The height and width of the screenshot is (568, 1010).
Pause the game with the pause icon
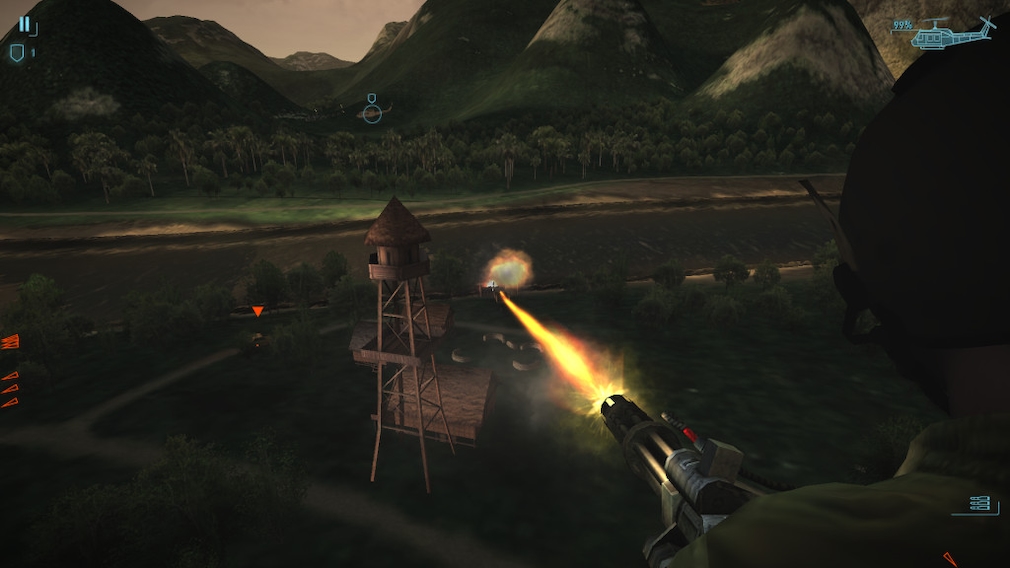click(24, 24)
